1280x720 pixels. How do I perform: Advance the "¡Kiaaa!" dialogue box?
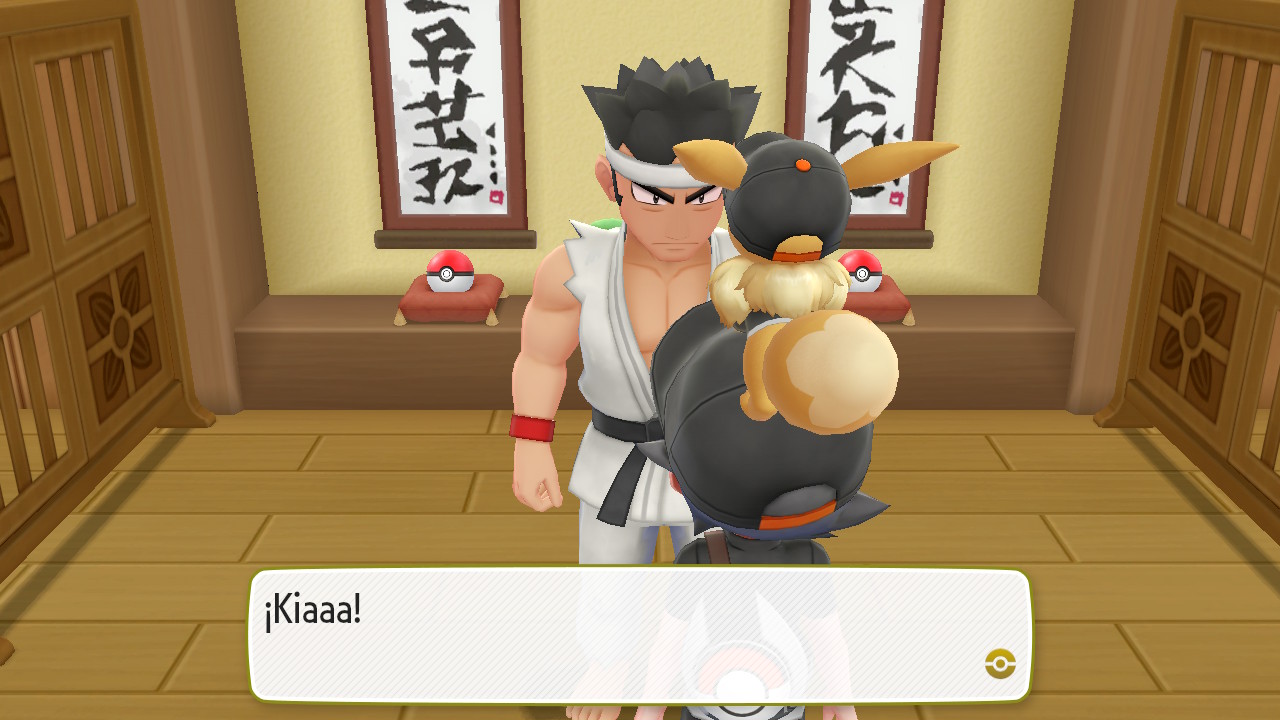[x=640, y=635]
